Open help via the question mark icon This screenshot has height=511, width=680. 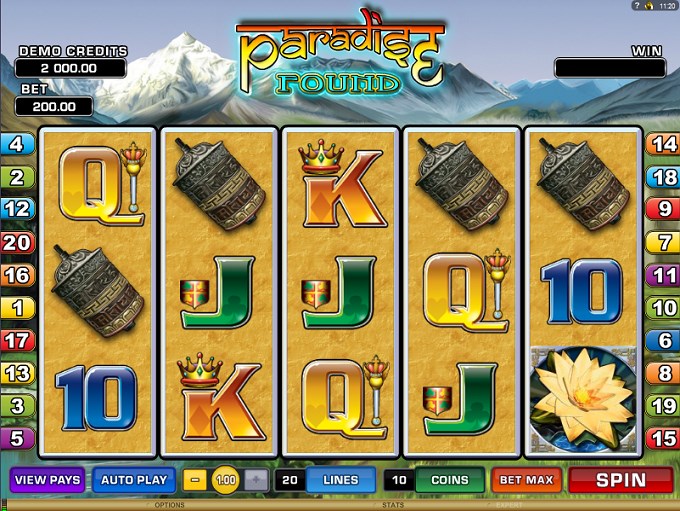pos(636,6)
